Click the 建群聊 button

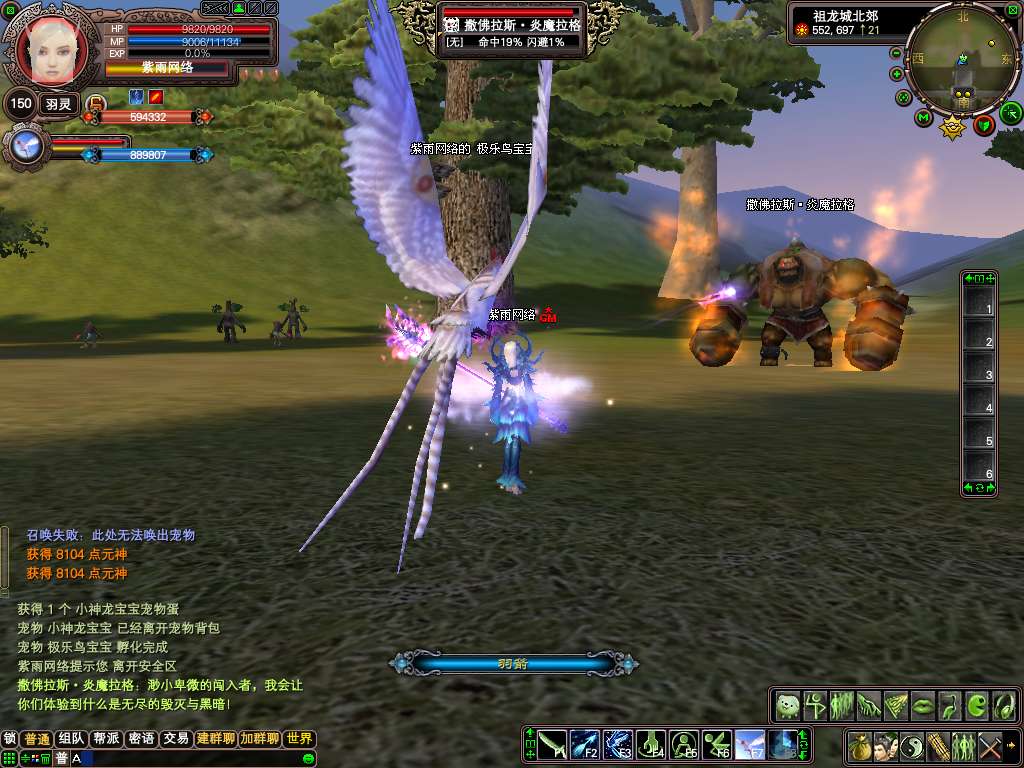[x=216, y=739]
